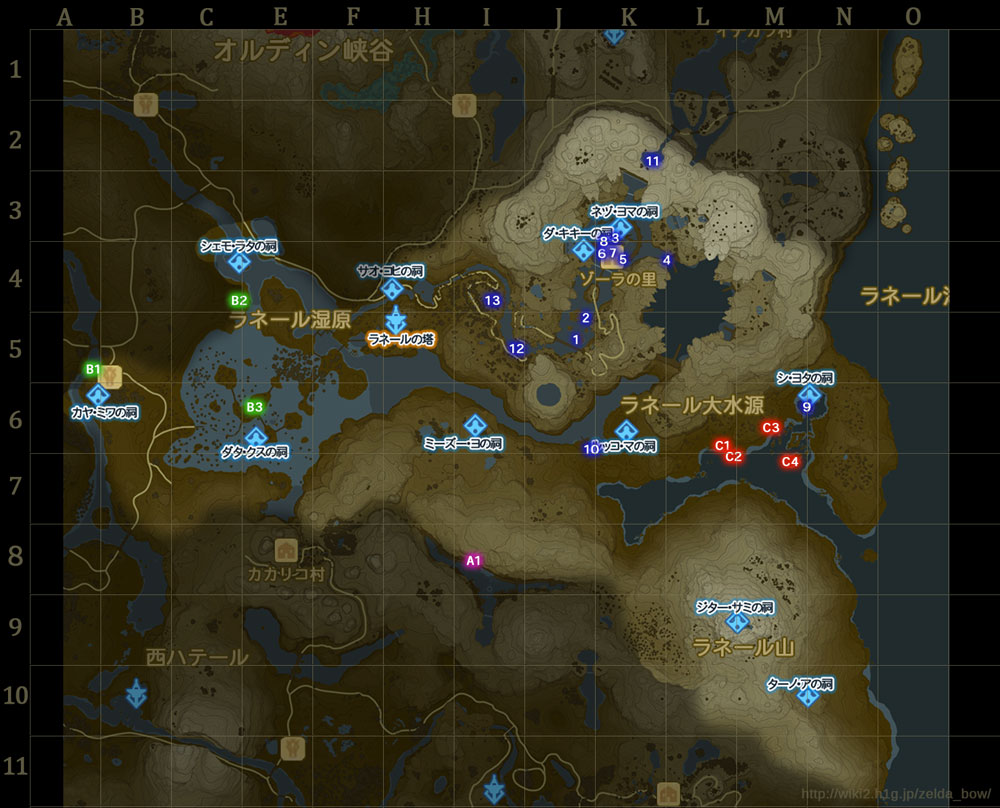The image size is (1000, 808).
Task: Click the purple marker numbered 13
Action: point(492,300)
